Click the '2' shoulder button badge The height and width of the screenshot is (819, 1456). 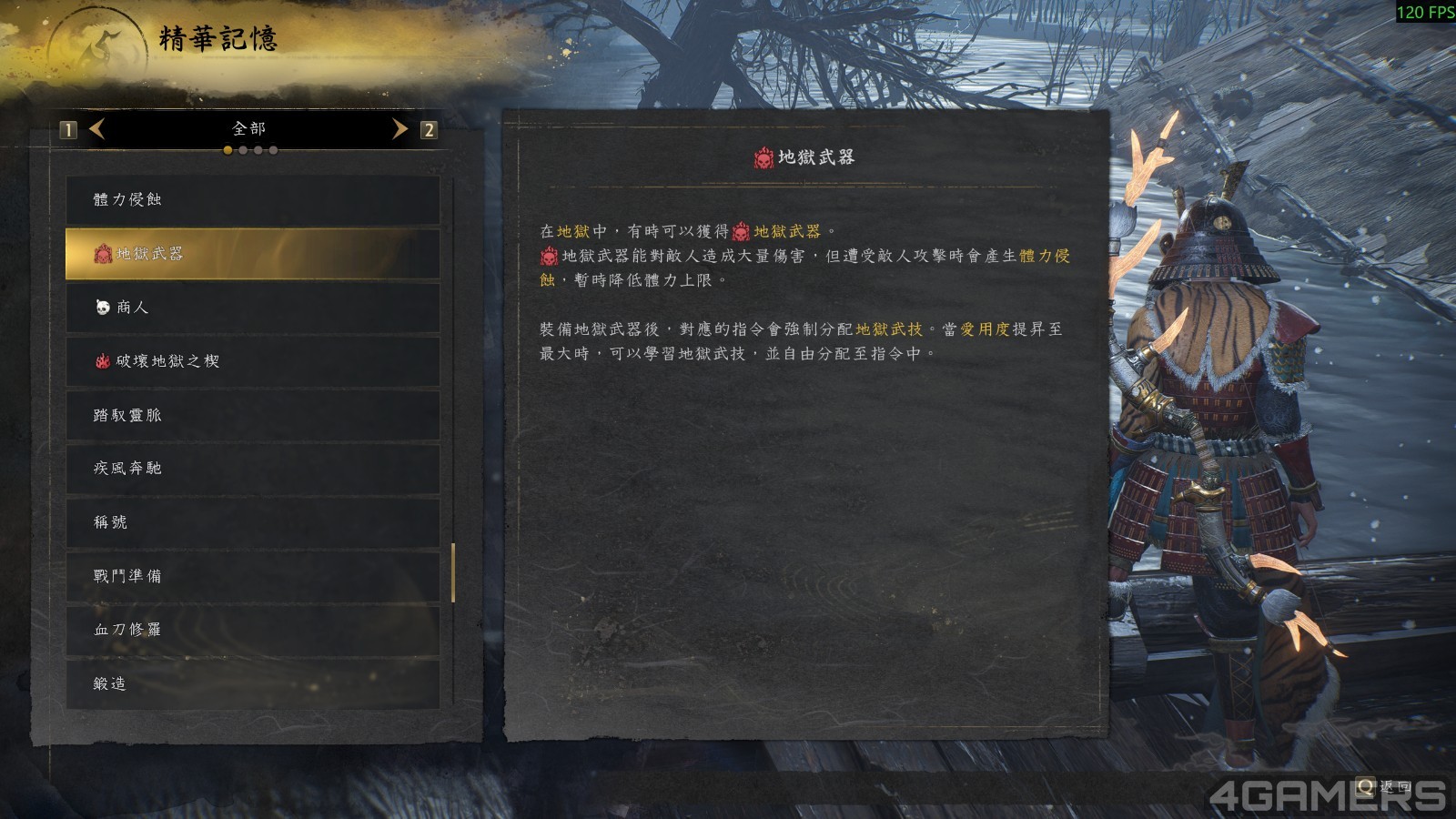(x=428, y=130)
